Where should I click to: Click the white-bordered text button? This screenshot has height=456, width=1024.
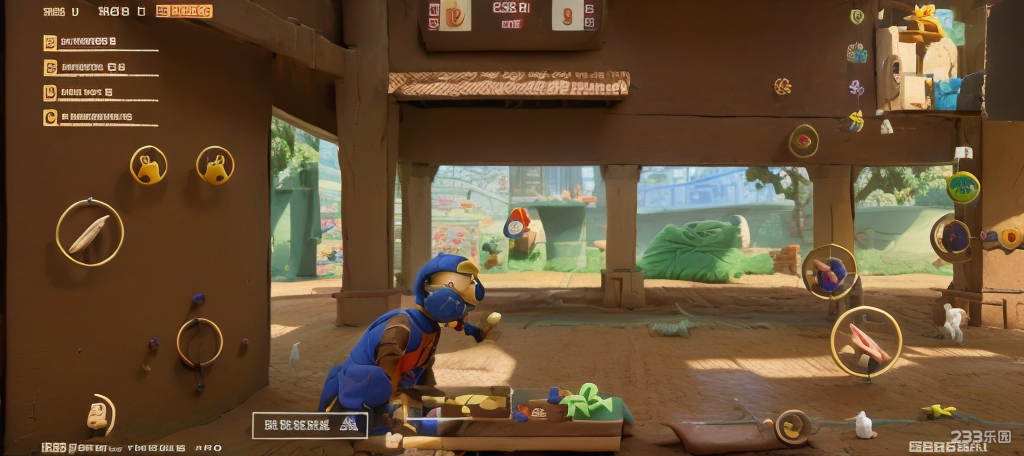[x=309, y=425]
